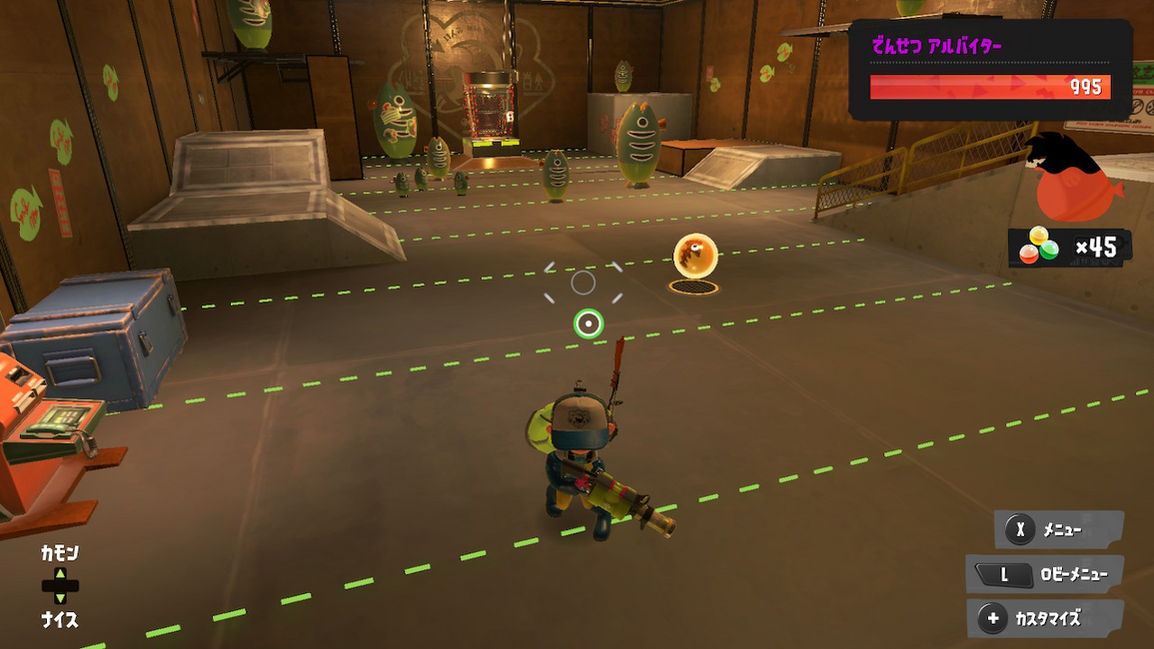1154x649 pixels.
Task: Open the メニュー button
Action: pyautogui.click(x=1059, y=530)
